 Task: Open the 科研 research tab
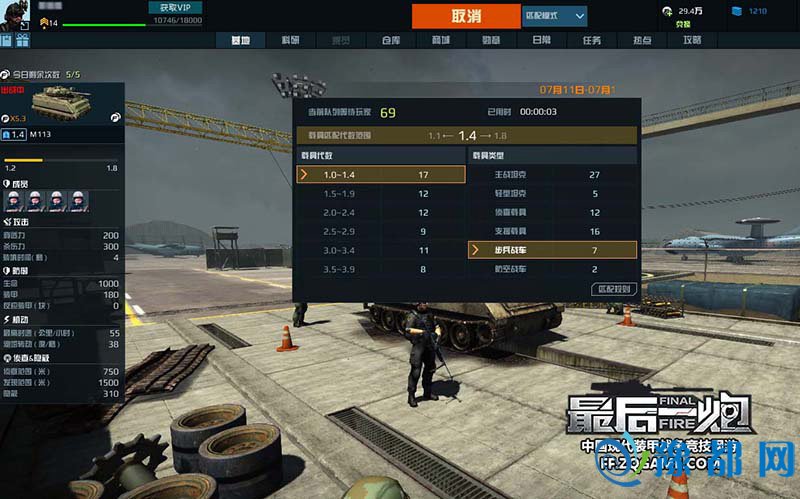290,40
